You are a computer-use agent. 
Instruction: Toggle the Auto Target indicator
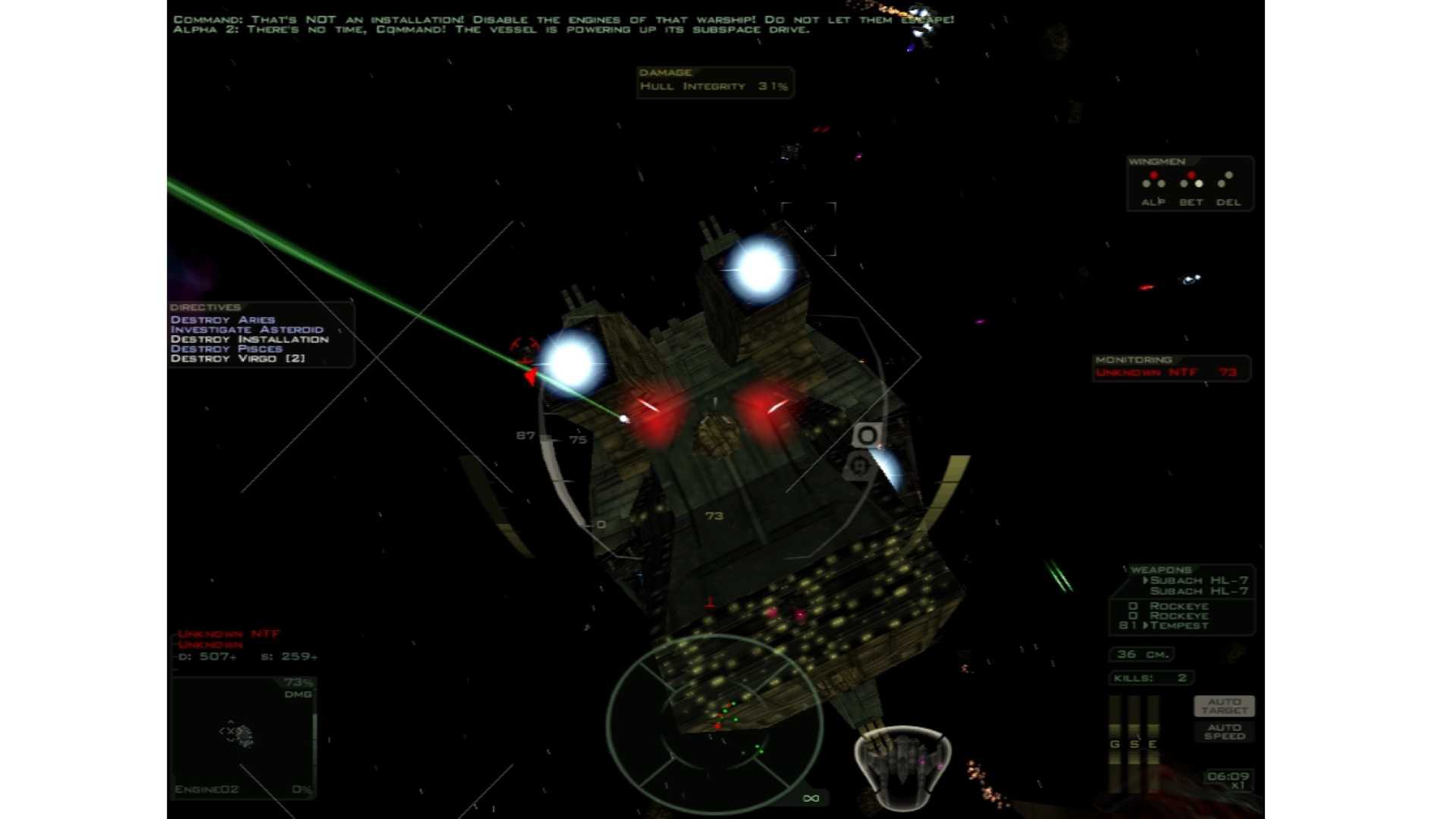coord(1224,706)
